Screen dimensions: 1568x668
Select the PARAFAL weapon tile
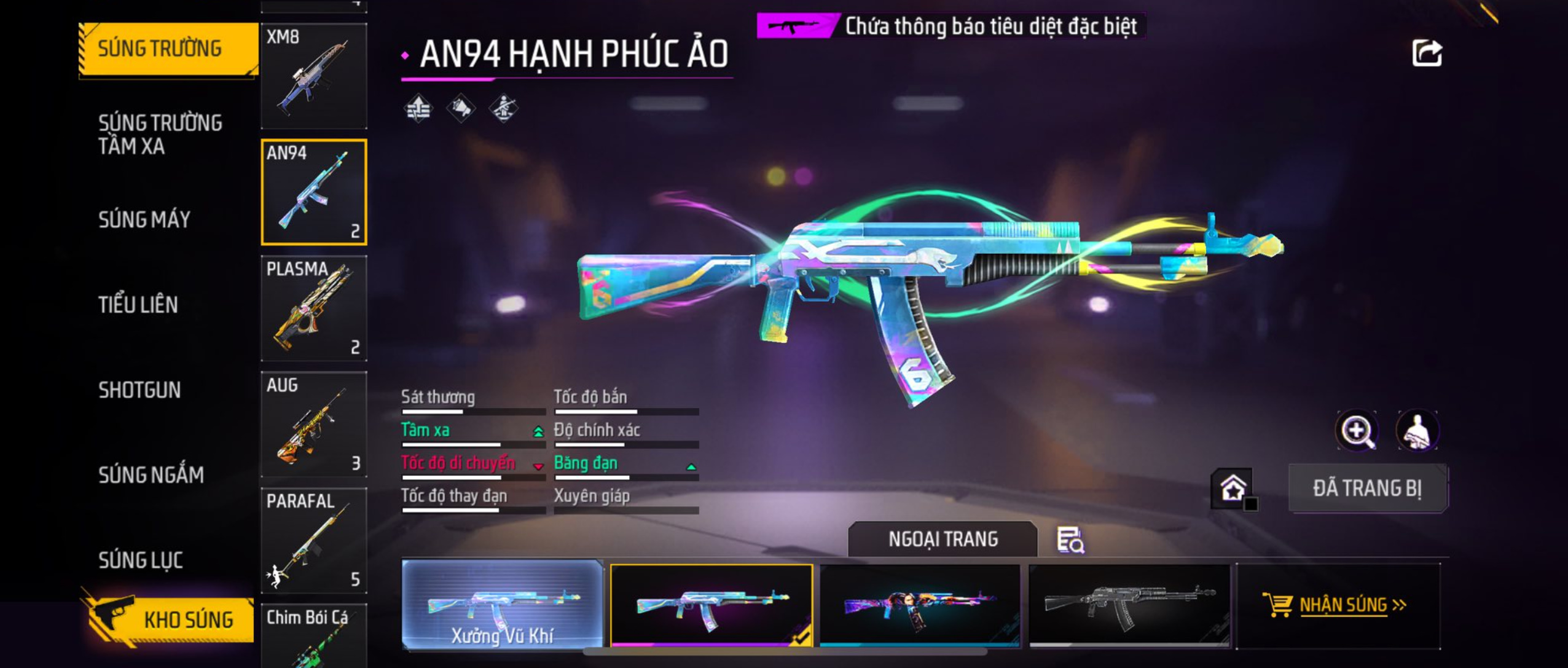[x=314, y=541]
